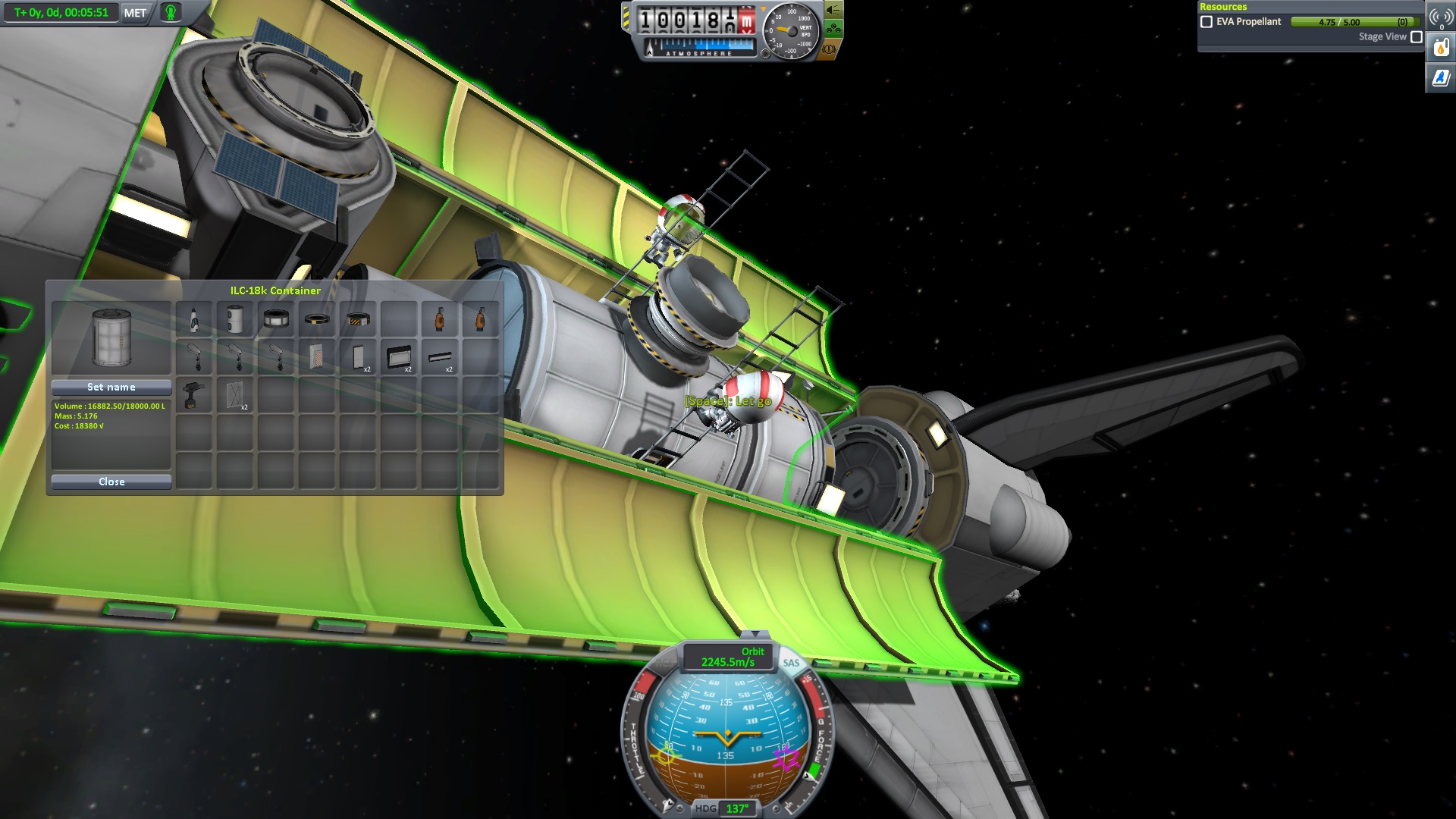The image size is (1456, 819).
Task: Cycle the navball Orbit speed mode
Action: (x=728, y=657)
